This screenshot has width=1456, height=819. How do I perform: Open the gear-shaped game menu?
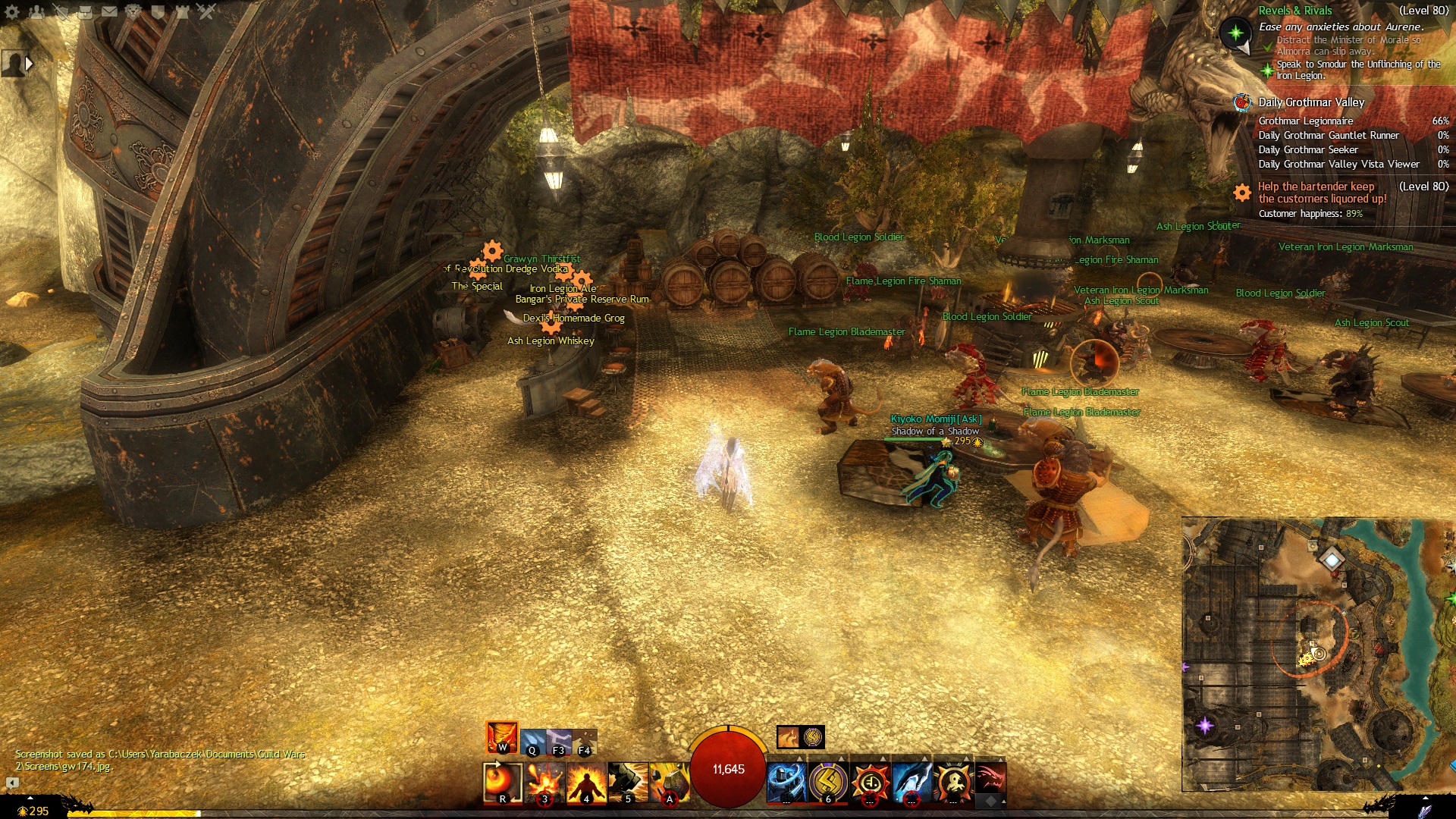click(12, 11)
